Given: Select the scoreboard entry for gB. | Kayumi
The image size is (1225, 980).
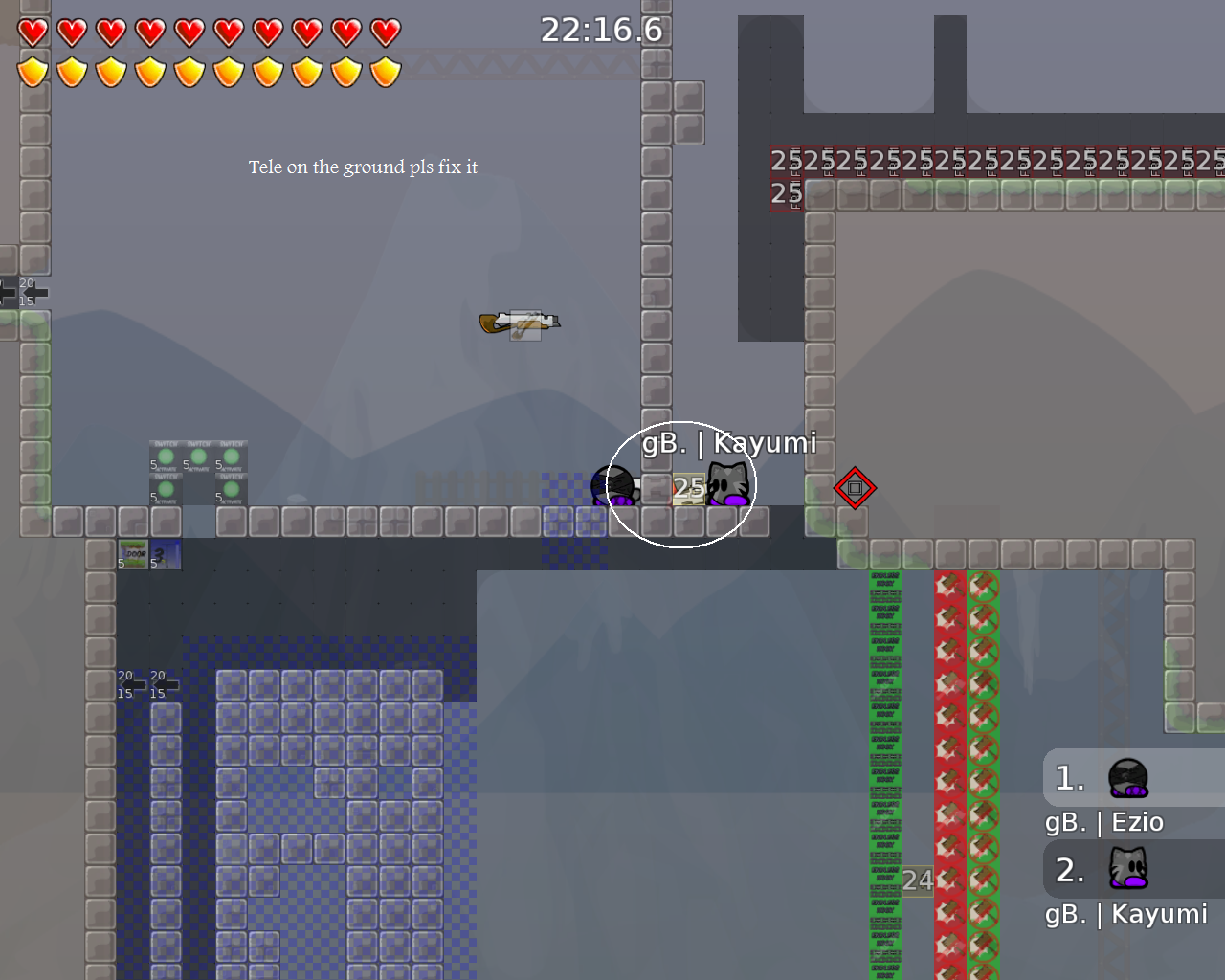Looking at the screenshot, I should [1125, 914].
